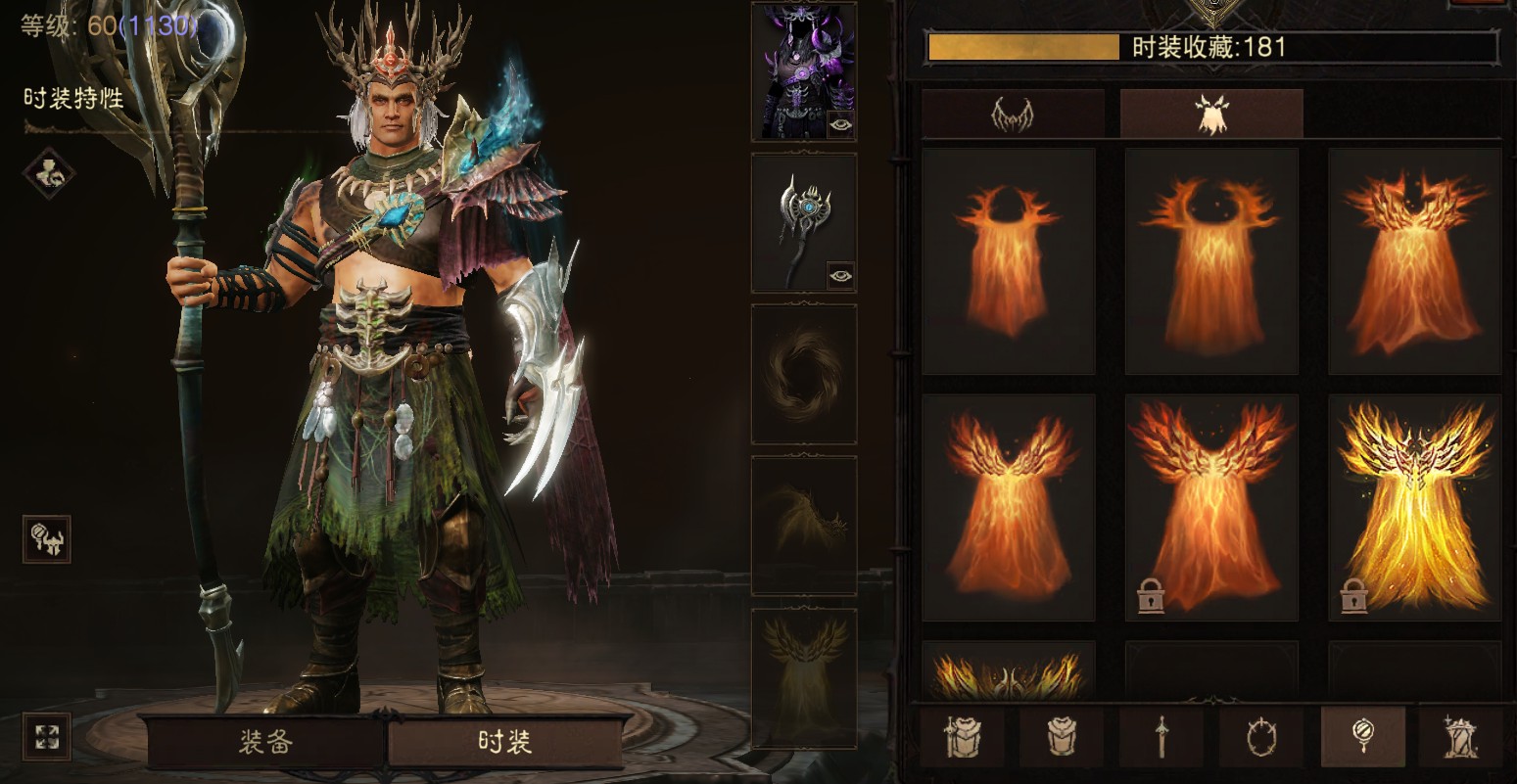
Task: Show the sword weapon cosmetic category
Action: [x=1161, y=736]
